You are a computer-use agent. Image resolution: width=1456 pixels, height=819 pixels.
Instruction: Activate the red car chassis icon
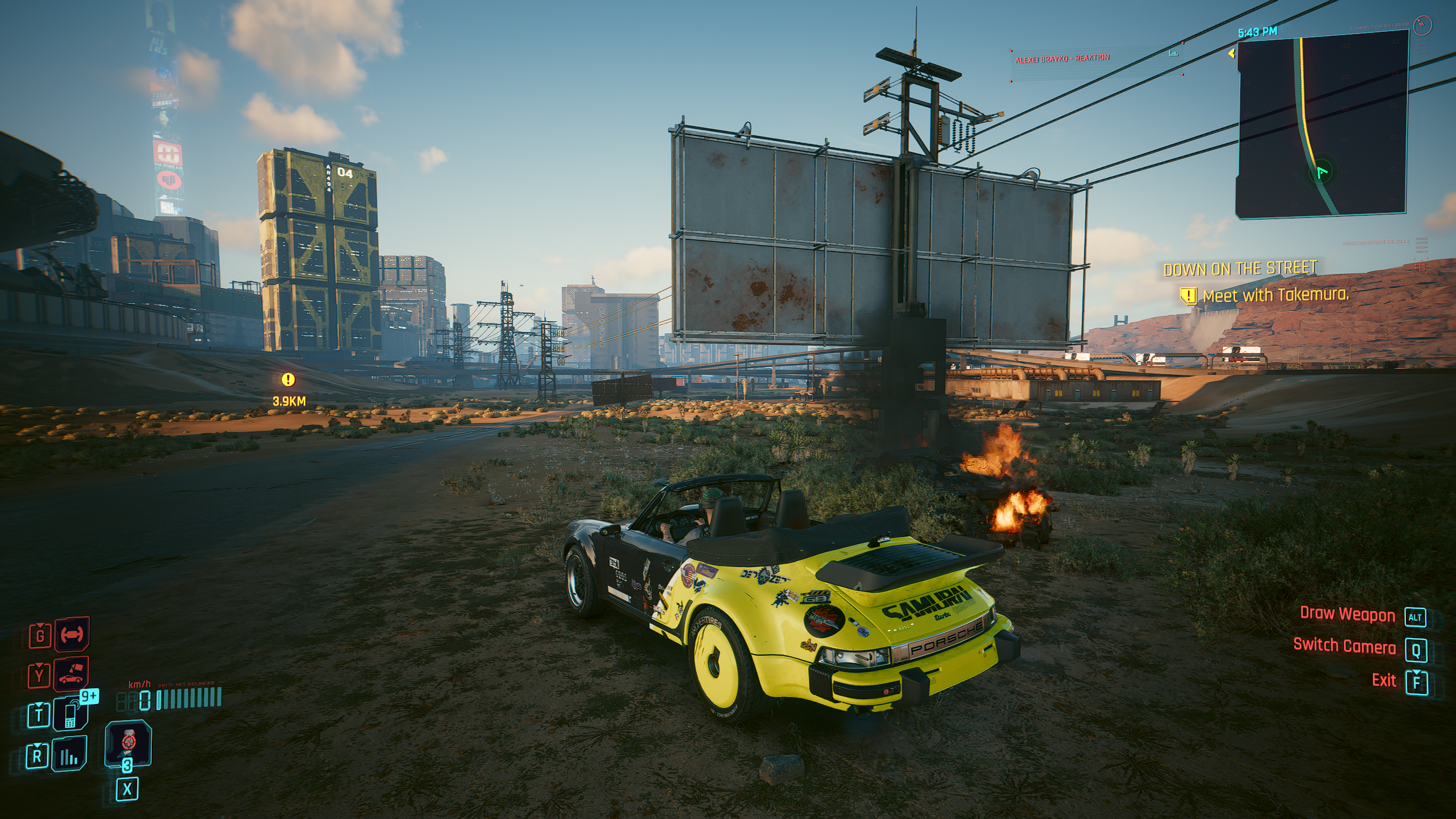[x=72, y=634]
